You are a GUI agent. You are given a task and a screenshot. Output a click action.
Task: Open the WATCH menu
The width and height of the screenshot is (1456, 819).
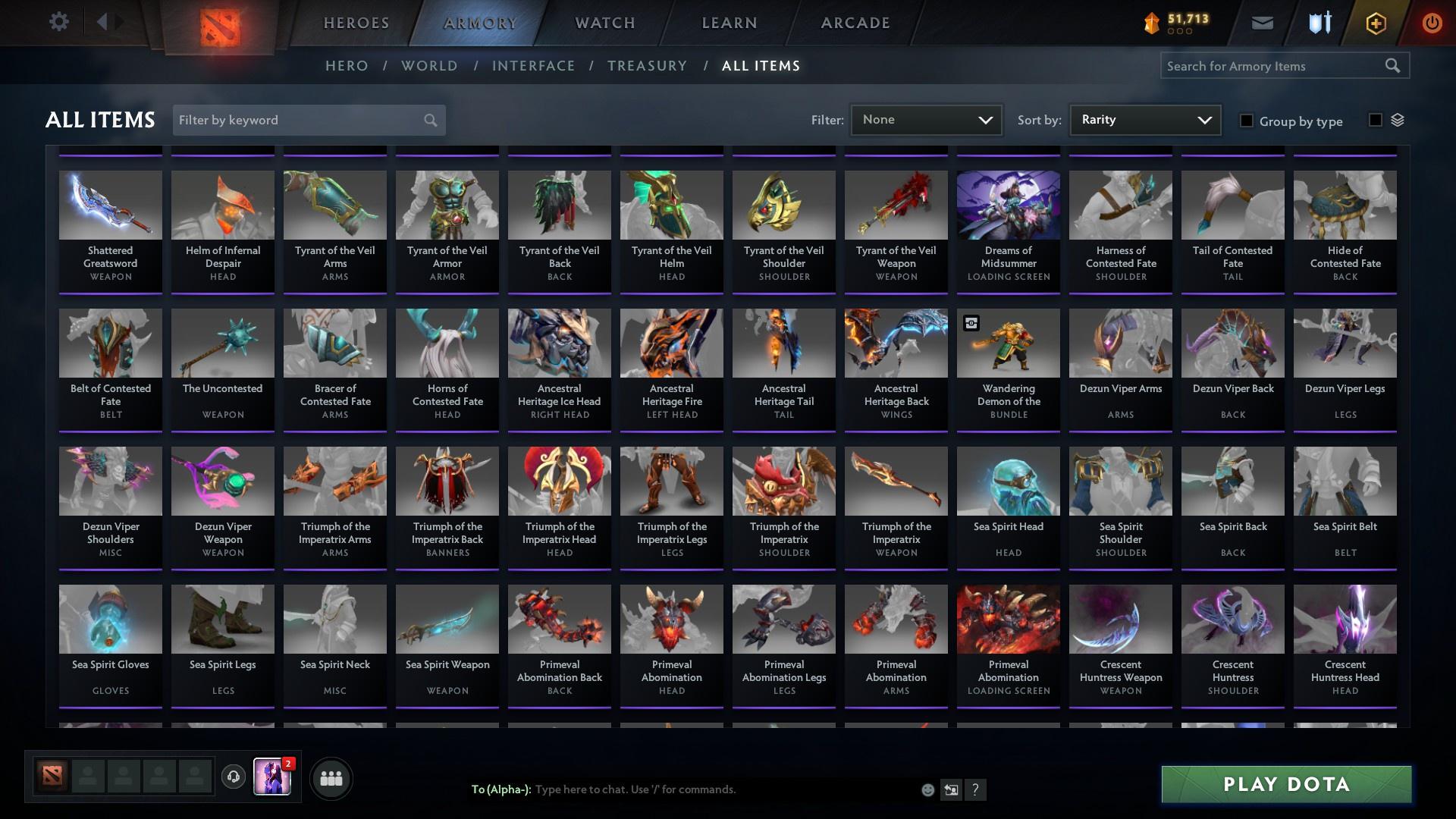point(604,23)
